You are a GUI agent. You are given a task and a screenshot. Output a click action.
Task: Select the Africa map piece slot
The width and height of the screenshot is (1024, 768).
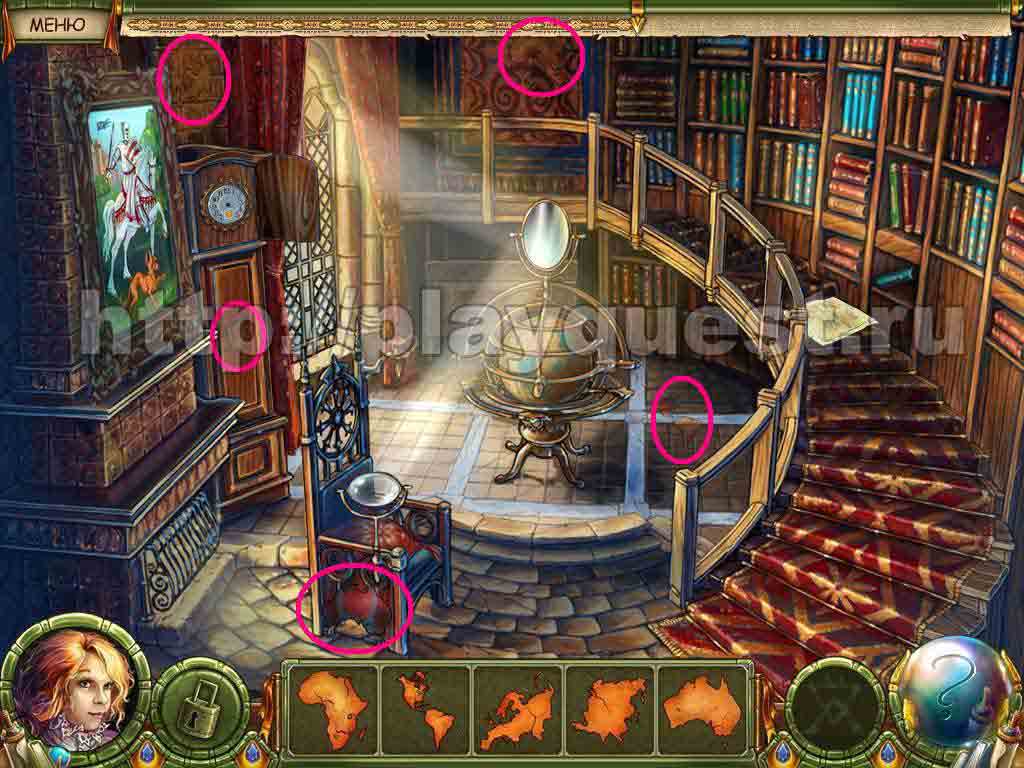pos(332,706)
